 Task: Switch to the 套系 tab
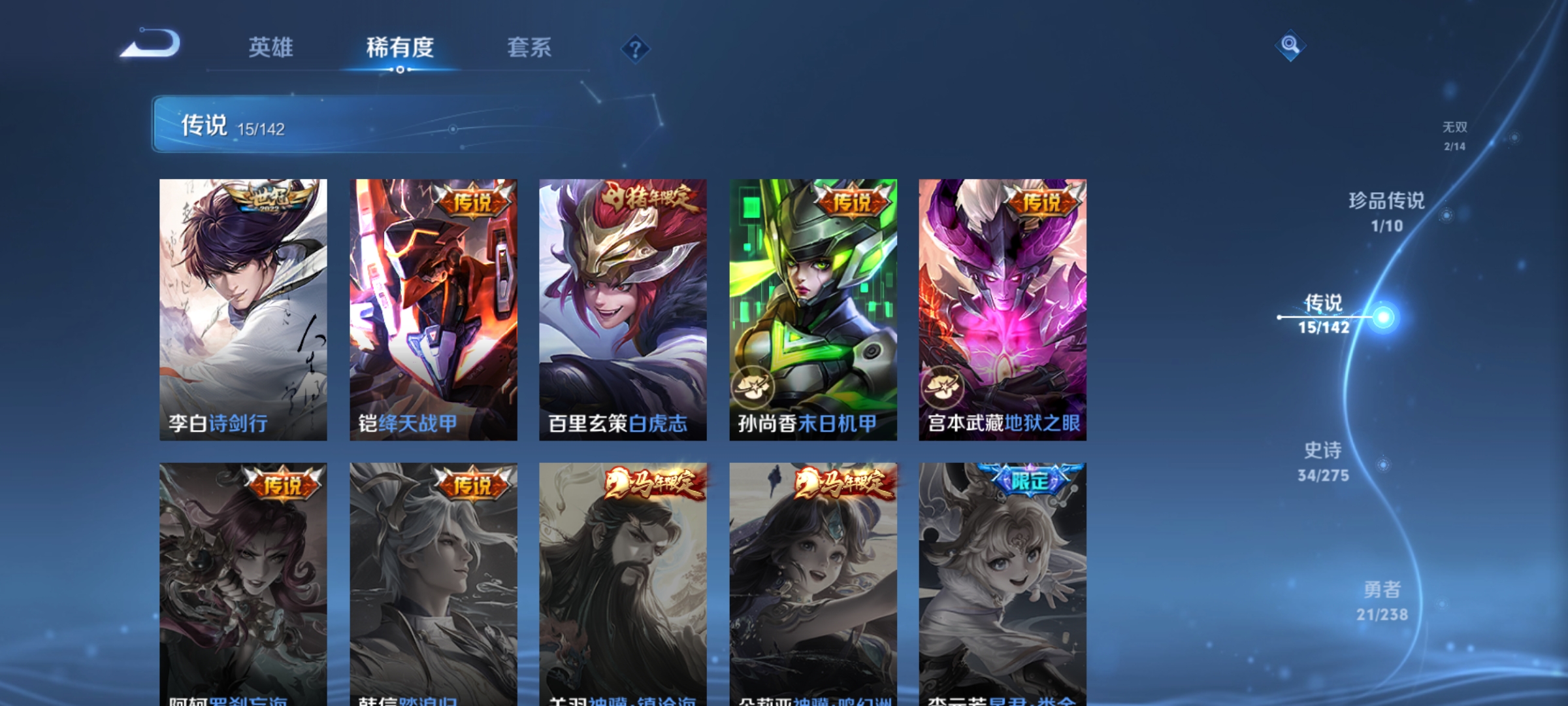(530, 48)
